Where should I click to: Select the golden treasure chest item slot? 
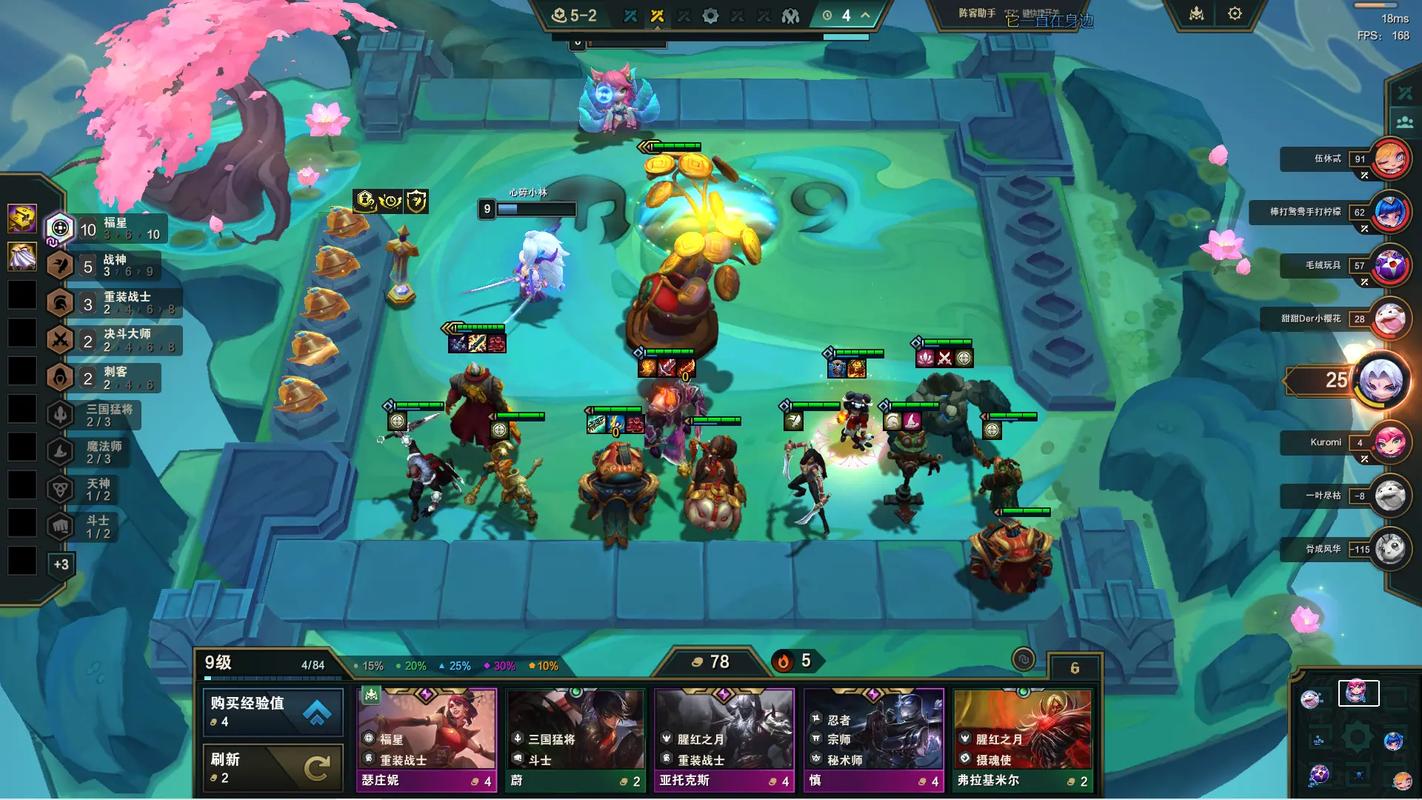pyautogui.click(x=22, y=217)
